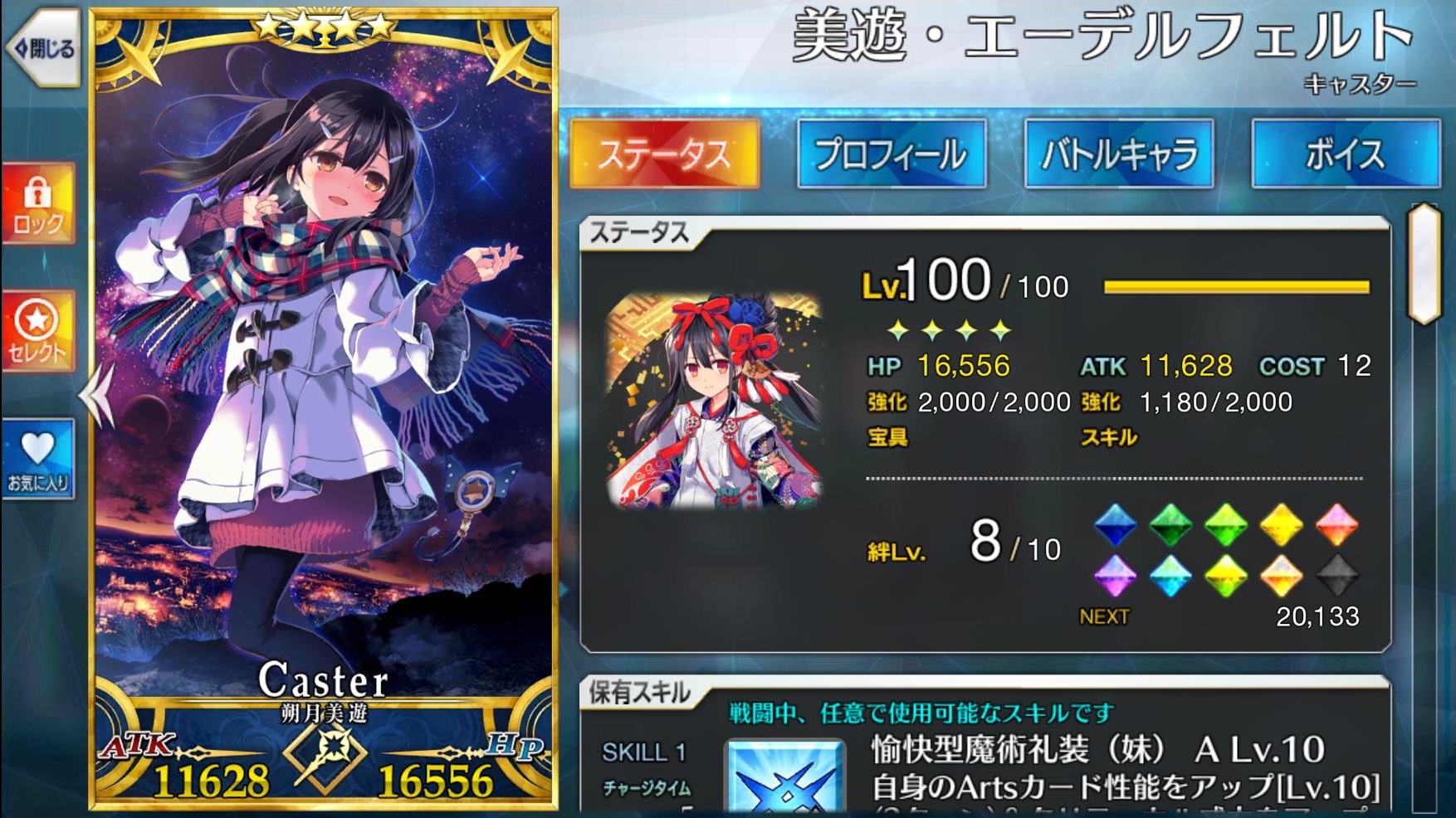Switch to the ステータス tab
Image resolution: width=1456 pixels, height=818 pixels.
point(664,154)
